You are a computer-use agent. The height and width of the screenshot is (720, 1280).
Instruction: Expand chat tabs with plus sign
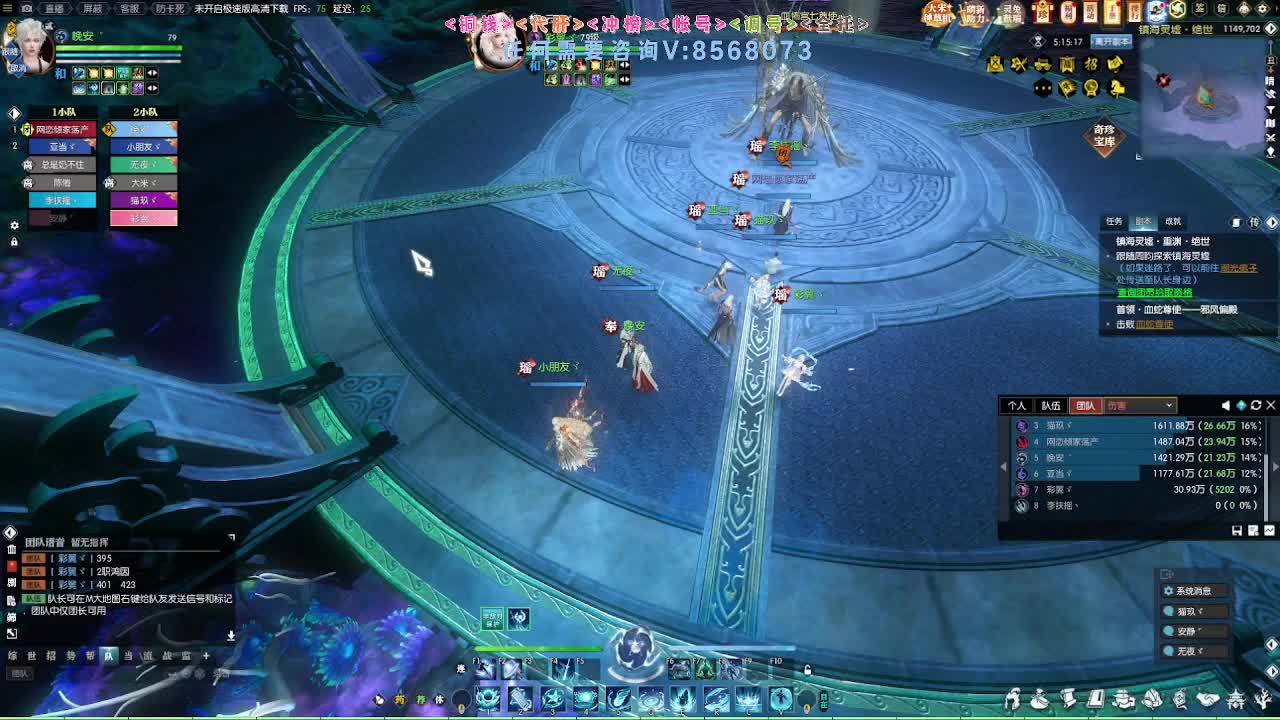tap(205, 655)
